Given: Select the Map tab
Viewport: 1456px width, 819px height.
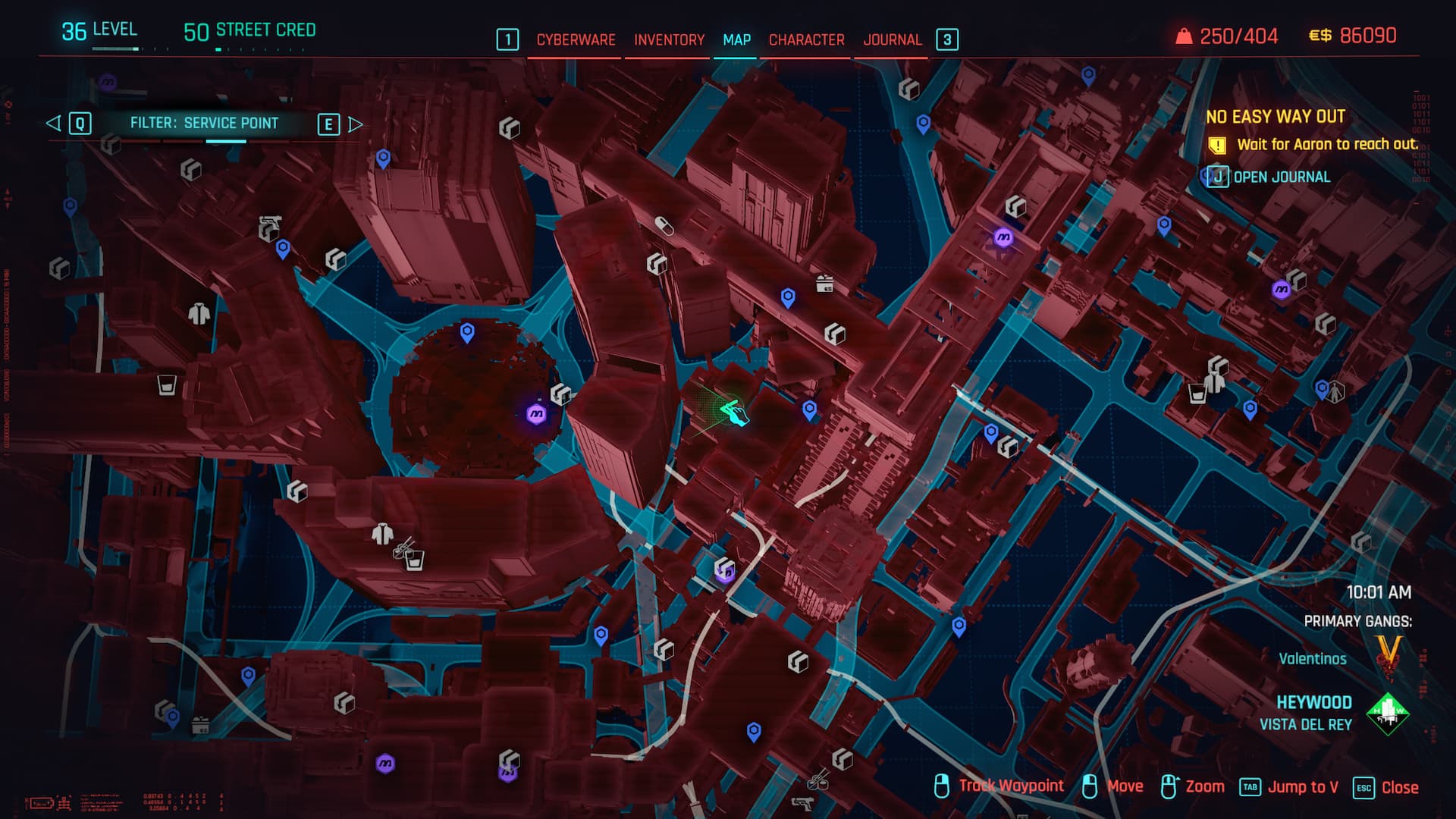Looking at the screenshot, I should (x=736, y=39).
